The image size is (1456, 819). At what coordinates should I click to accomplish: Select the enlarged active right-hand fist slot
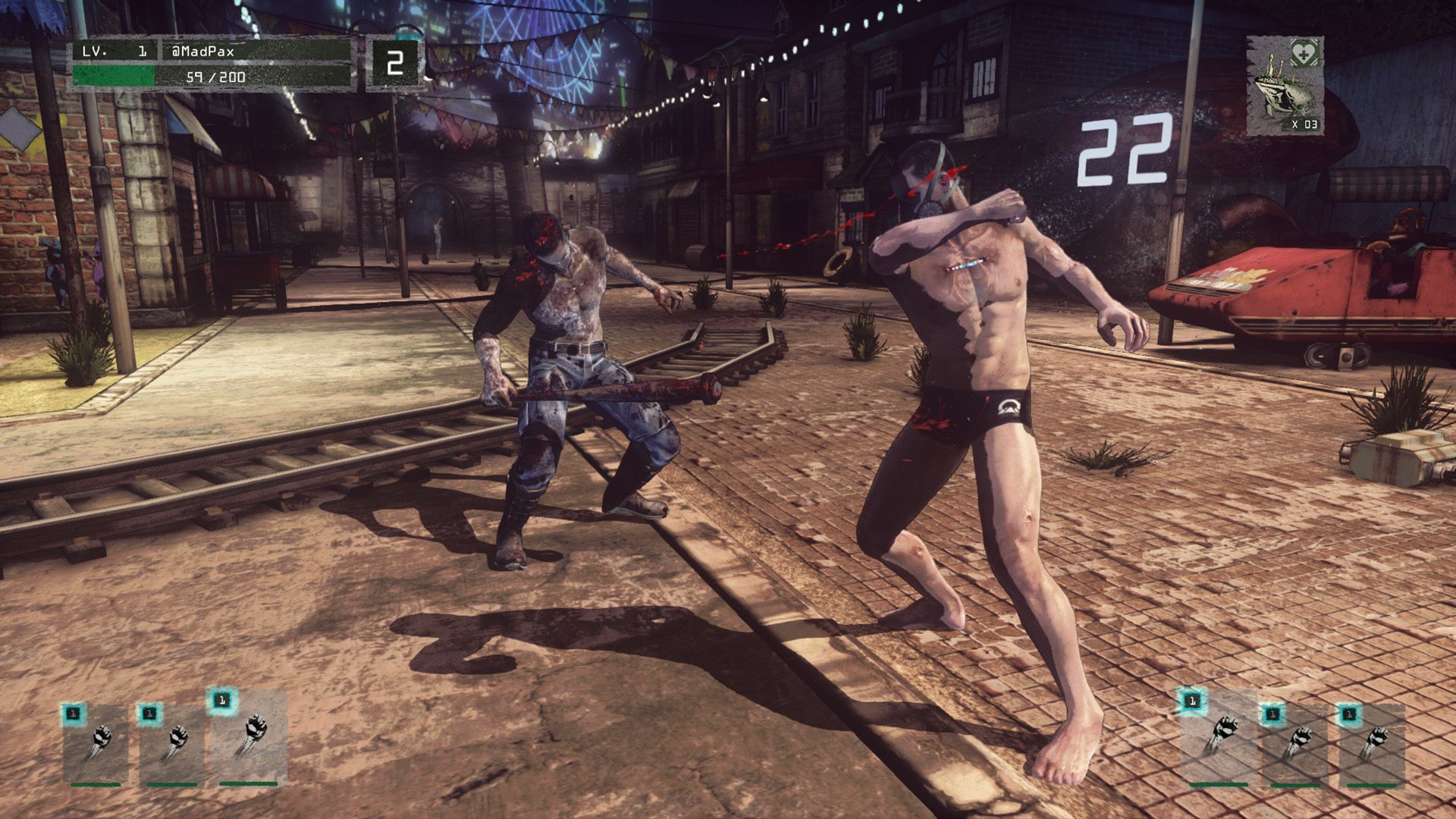(1219, 736)
